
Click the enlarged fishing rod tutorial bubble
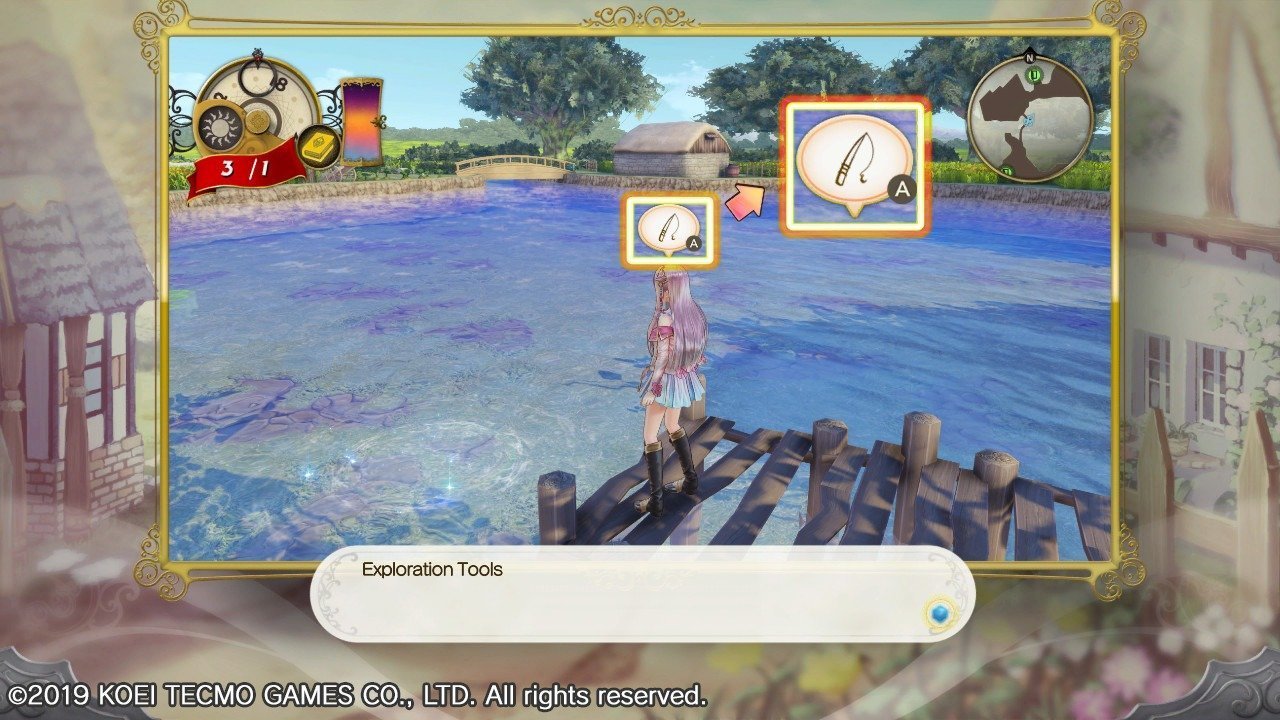point(855,166)
